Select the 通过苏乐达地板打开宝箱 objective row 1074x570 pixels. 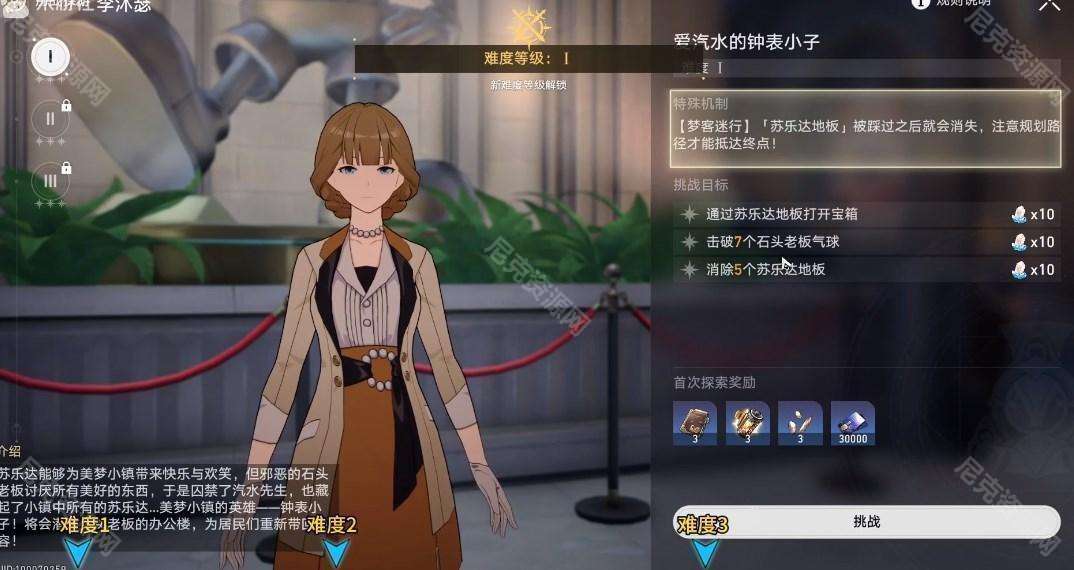(x=866, y=214)
